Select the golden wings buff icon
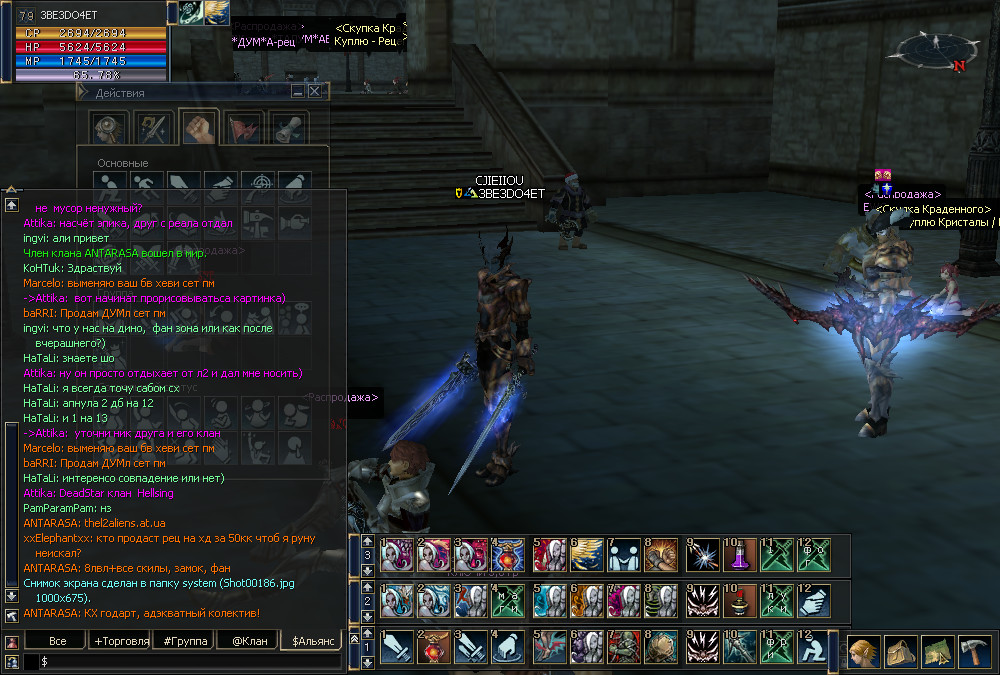The width and height of the screenshot is (1000, 675). click(217, 12)
